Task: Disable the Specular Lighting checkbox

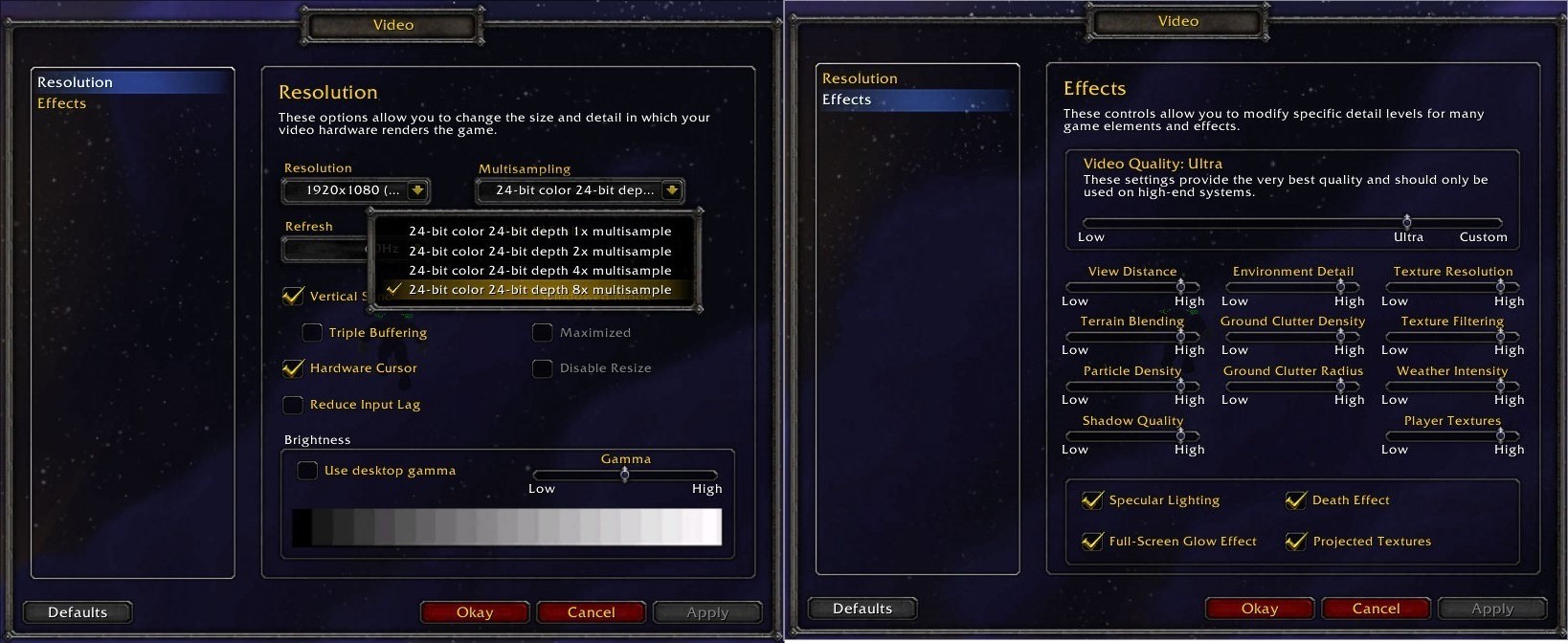Action: (1092, 500)
